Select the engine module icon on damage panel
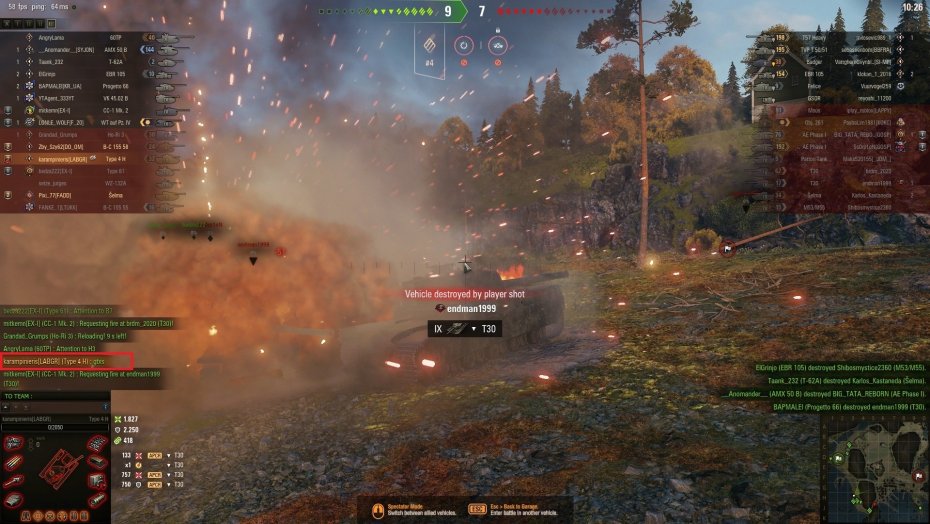 [x=15, y=444]
